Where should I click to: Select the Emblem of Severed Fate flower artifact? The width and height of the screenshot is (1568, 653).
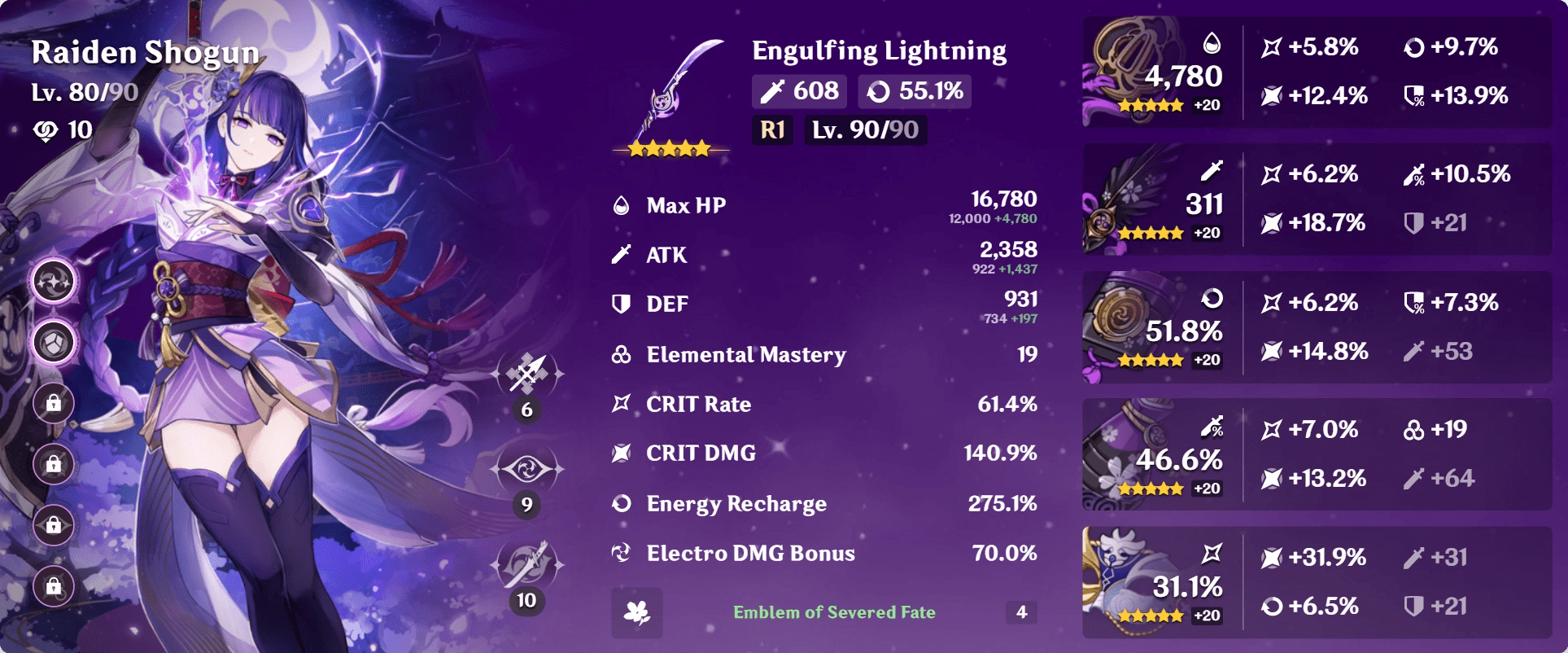point(1142,73)
